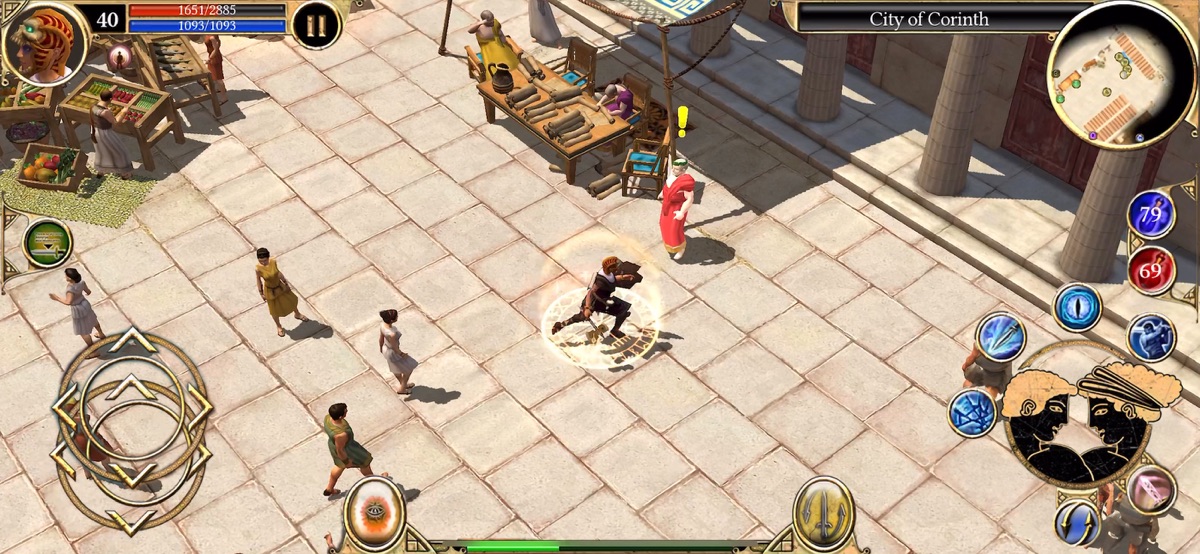Activate the blue eye skill
Screen dimensions: 1200x554
pyautogui.click(x=1078, y=307)
